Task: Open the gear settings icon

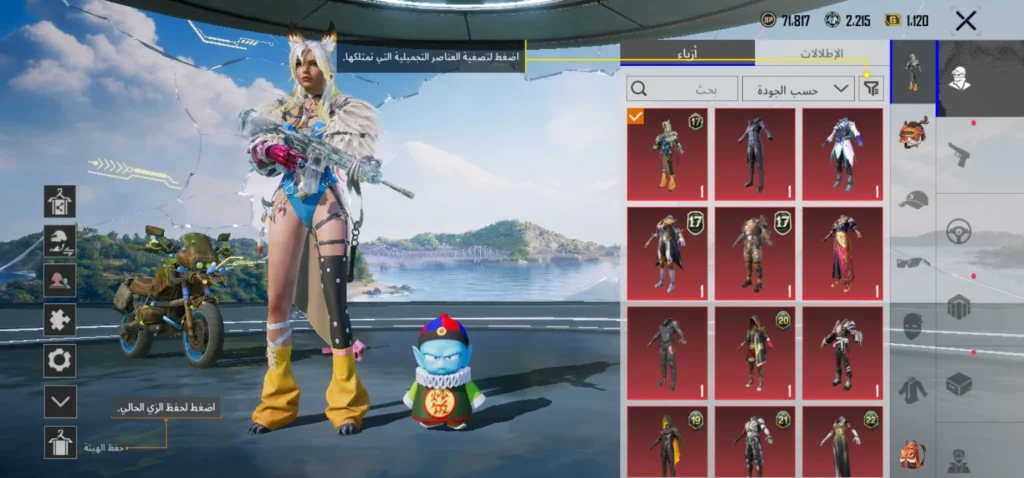Action: click(60, 360)
